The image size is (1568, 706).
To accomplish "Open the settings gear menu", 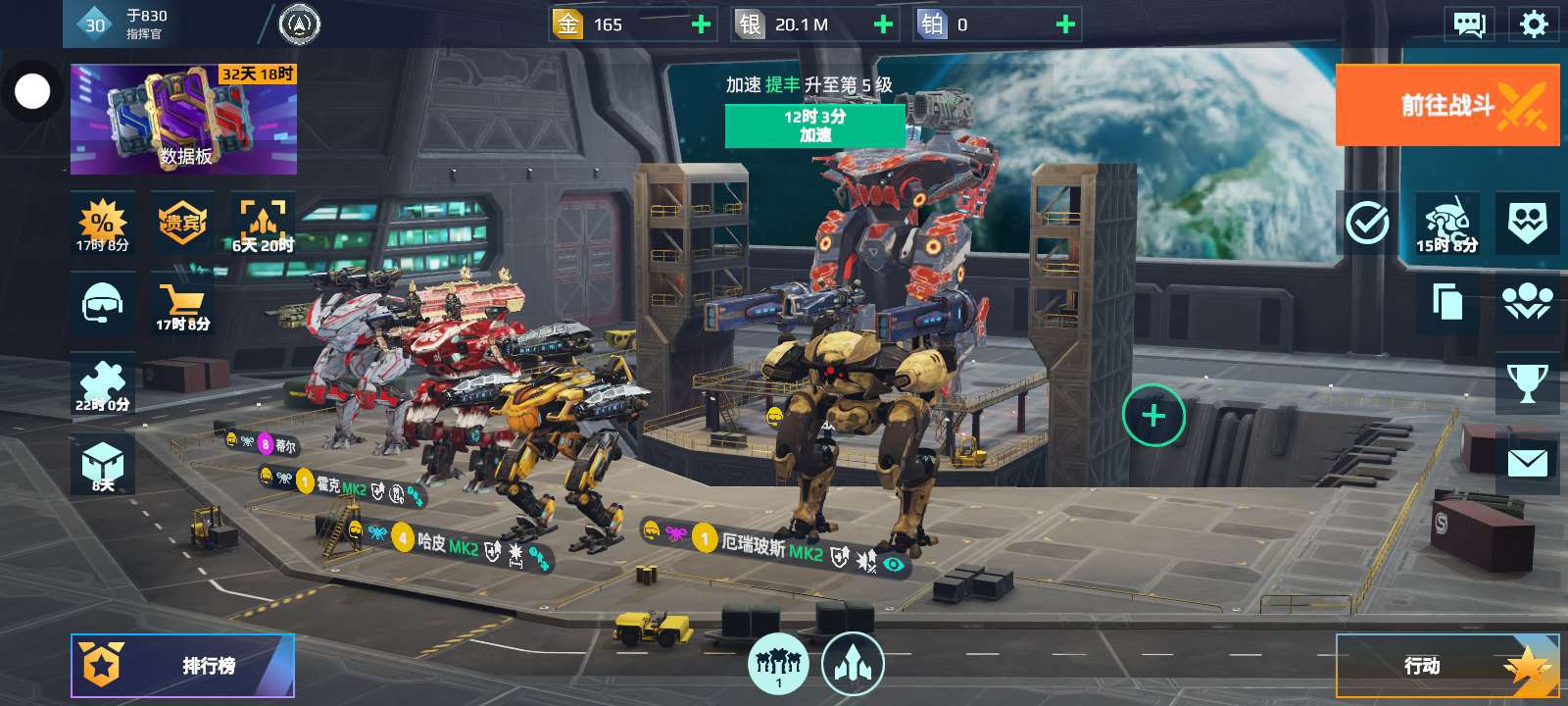I will tap(1533, 25).
